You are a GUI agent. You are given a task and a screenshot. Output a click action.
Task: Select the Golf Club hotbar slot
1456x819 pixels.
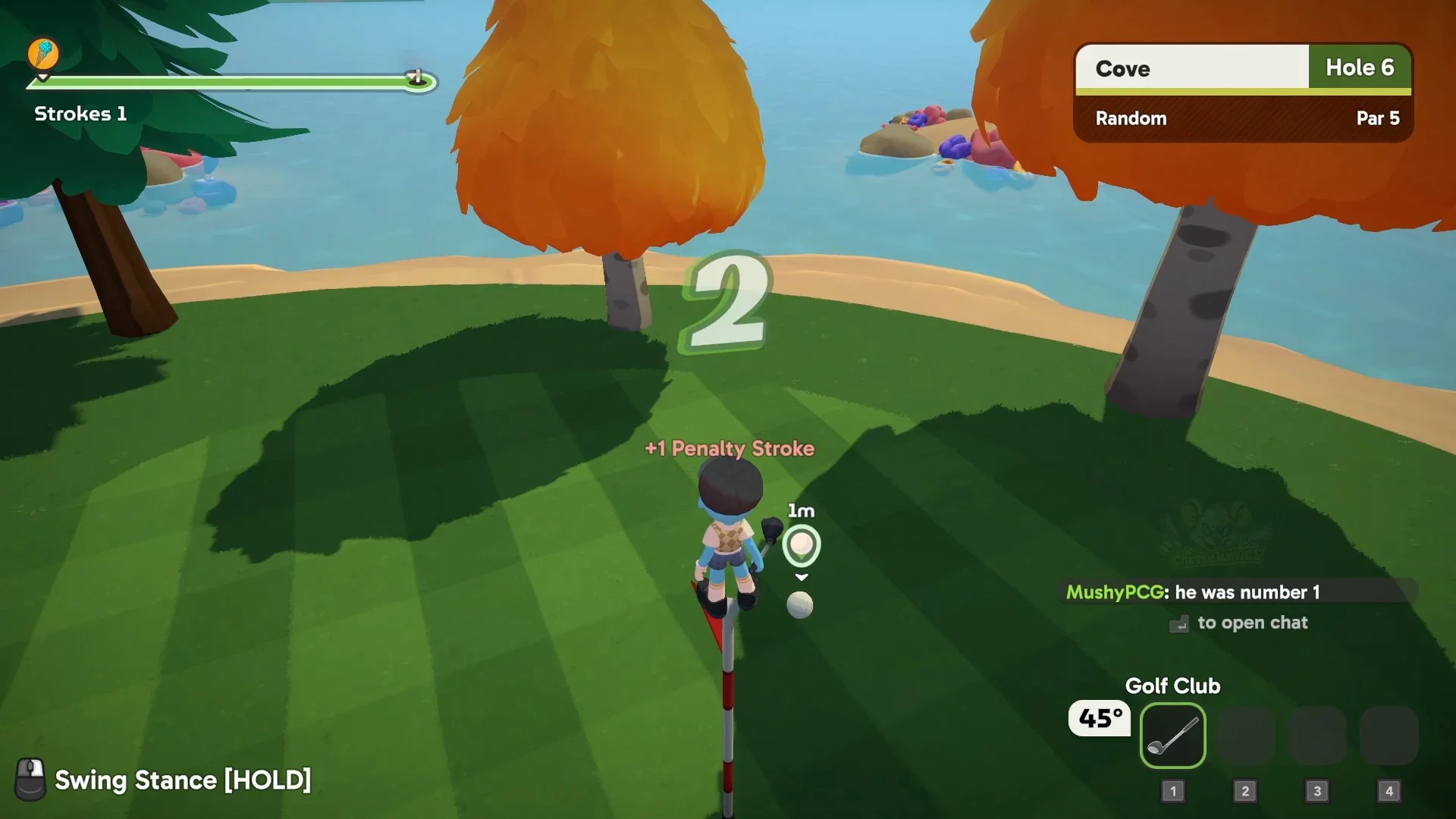click(x=1172, y=736)
